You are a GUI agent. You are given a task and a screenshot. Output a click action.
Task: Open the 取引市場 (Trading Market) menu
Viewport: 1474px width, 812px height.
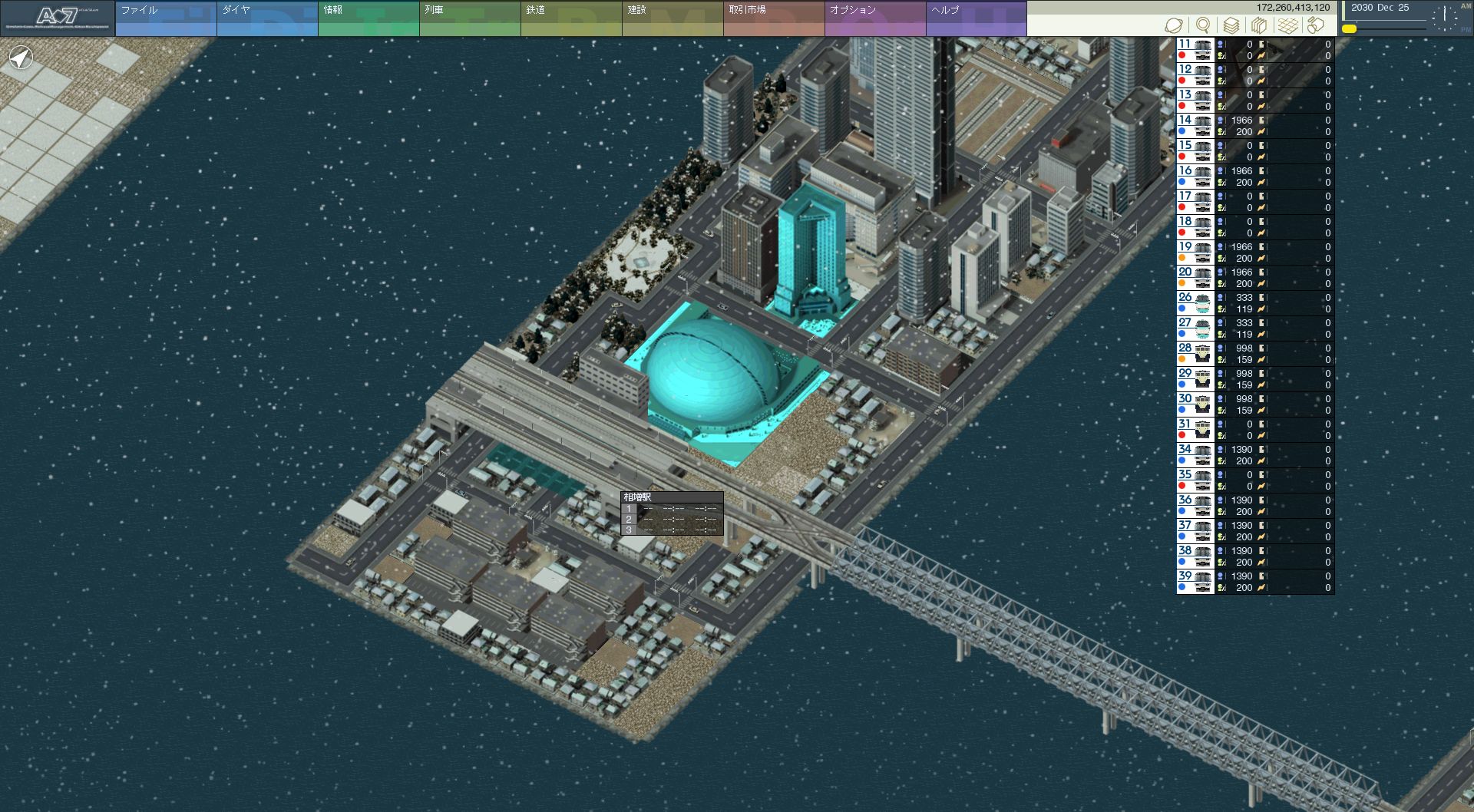pos(773,18)
